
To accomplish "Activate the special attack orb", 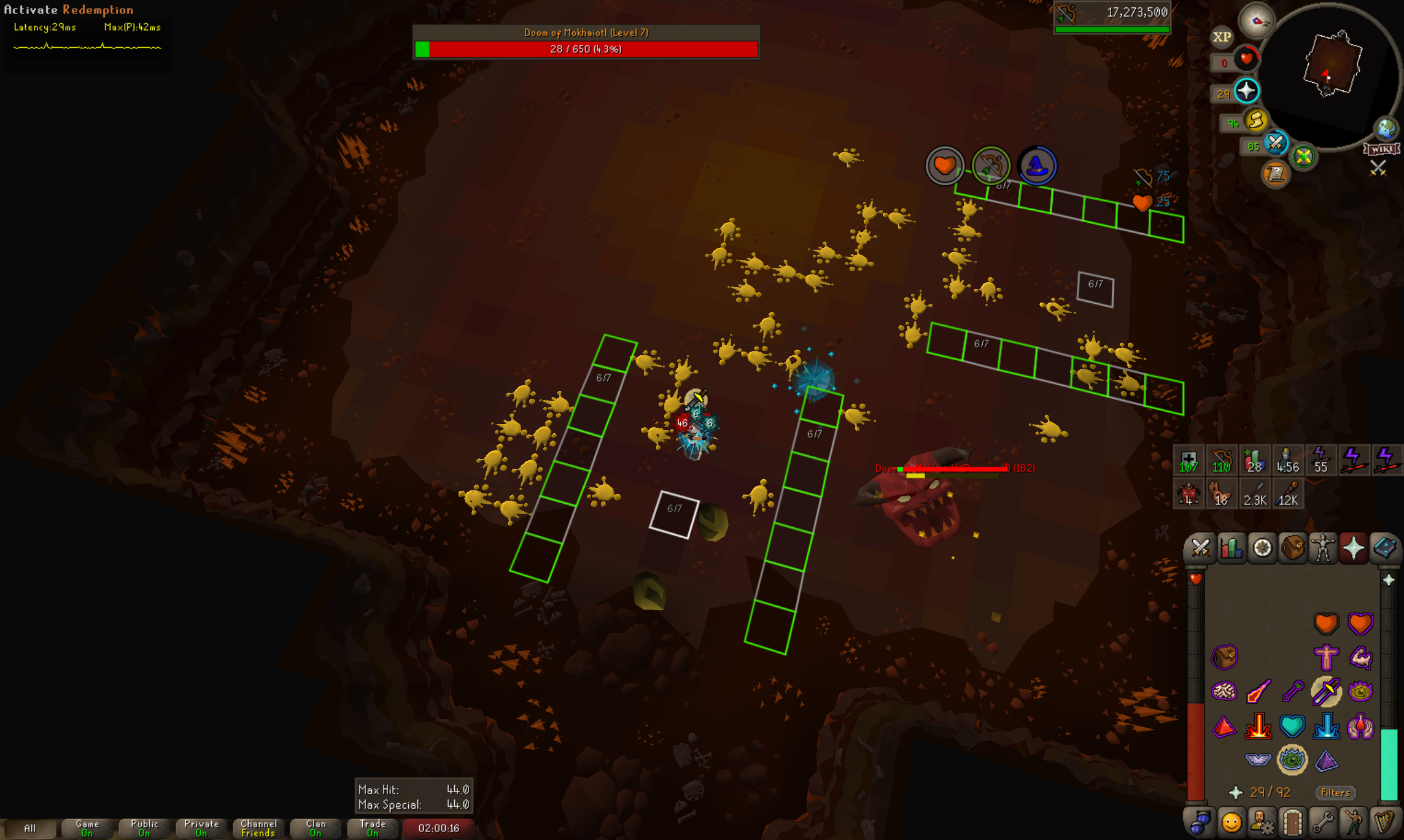I will coord(1275,144).
